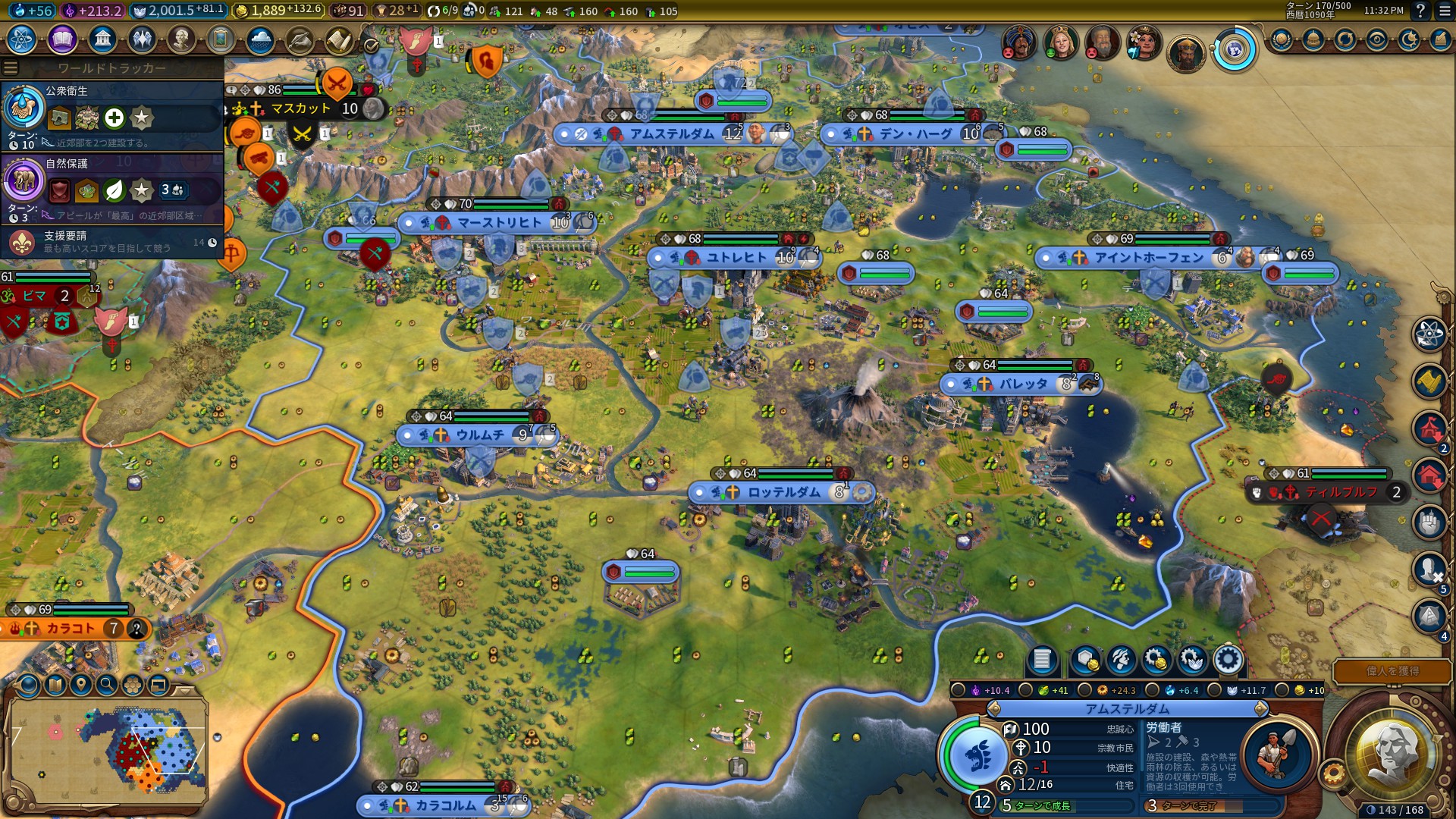The width and height of the screenshot is (1456, 819).
Task: Open the climate rain cloud panel
Action: [x=260, y=39]
